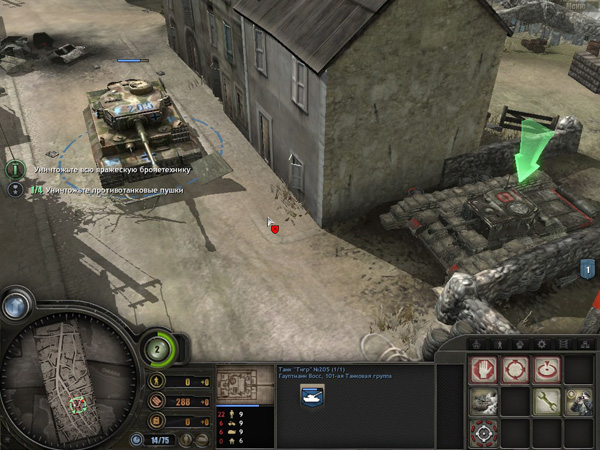Viewport: 600px width, 450px height.
Task: Activate the wrench repair ability
Action: click(x=546, y=402)
